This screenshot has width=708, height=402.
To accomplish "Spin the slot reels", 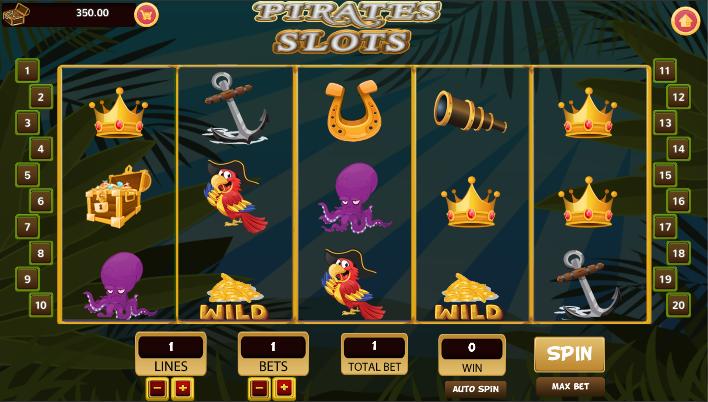I will [569, 354].
